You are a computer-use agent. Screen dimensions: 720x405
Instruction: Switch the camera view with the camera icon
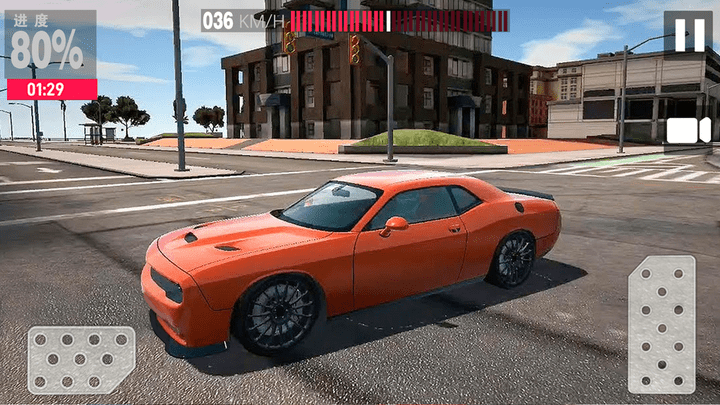coord(688,130)
